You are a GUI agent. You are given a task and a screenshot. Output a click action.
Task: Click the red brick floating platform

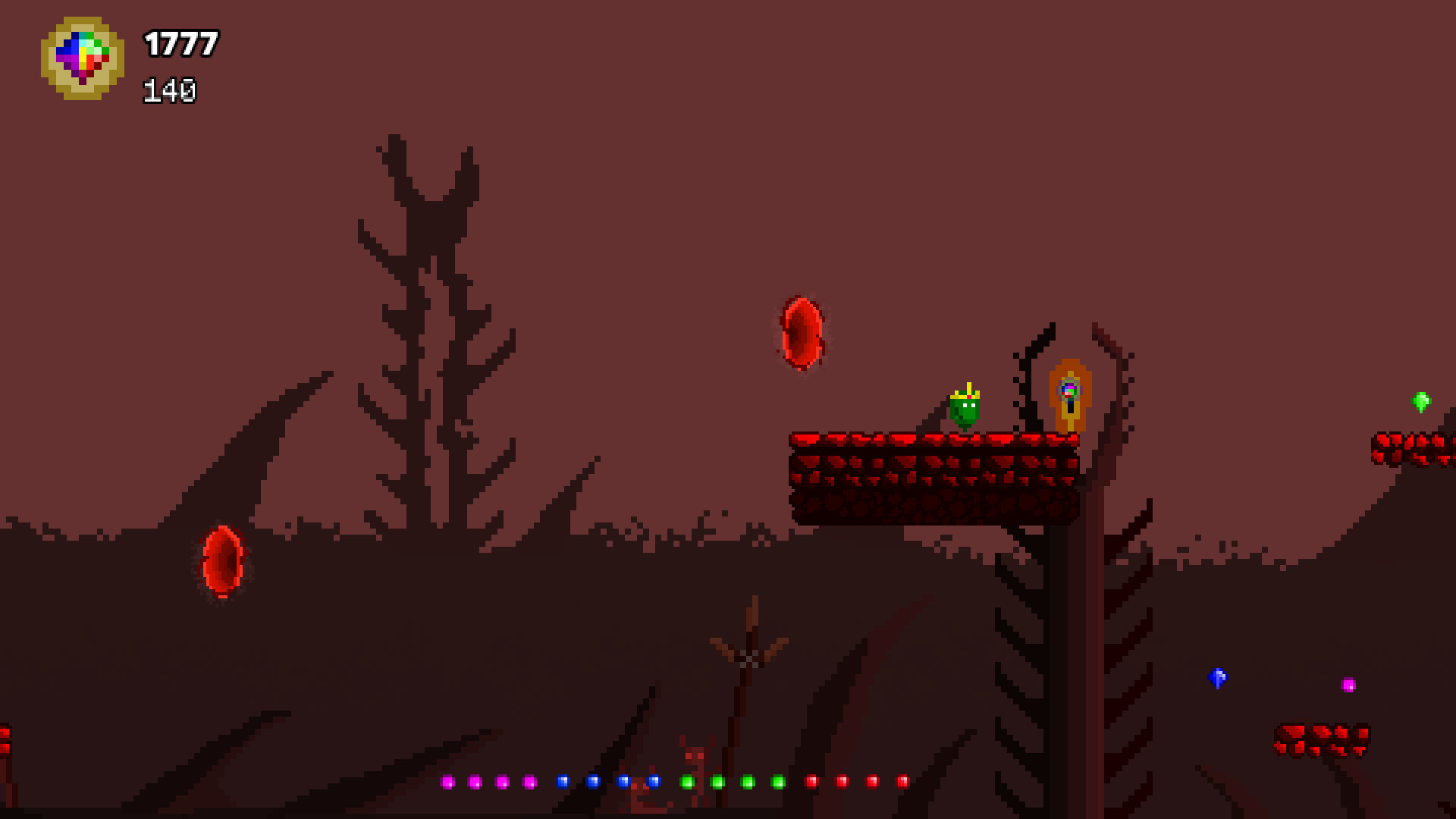point(933,478)
